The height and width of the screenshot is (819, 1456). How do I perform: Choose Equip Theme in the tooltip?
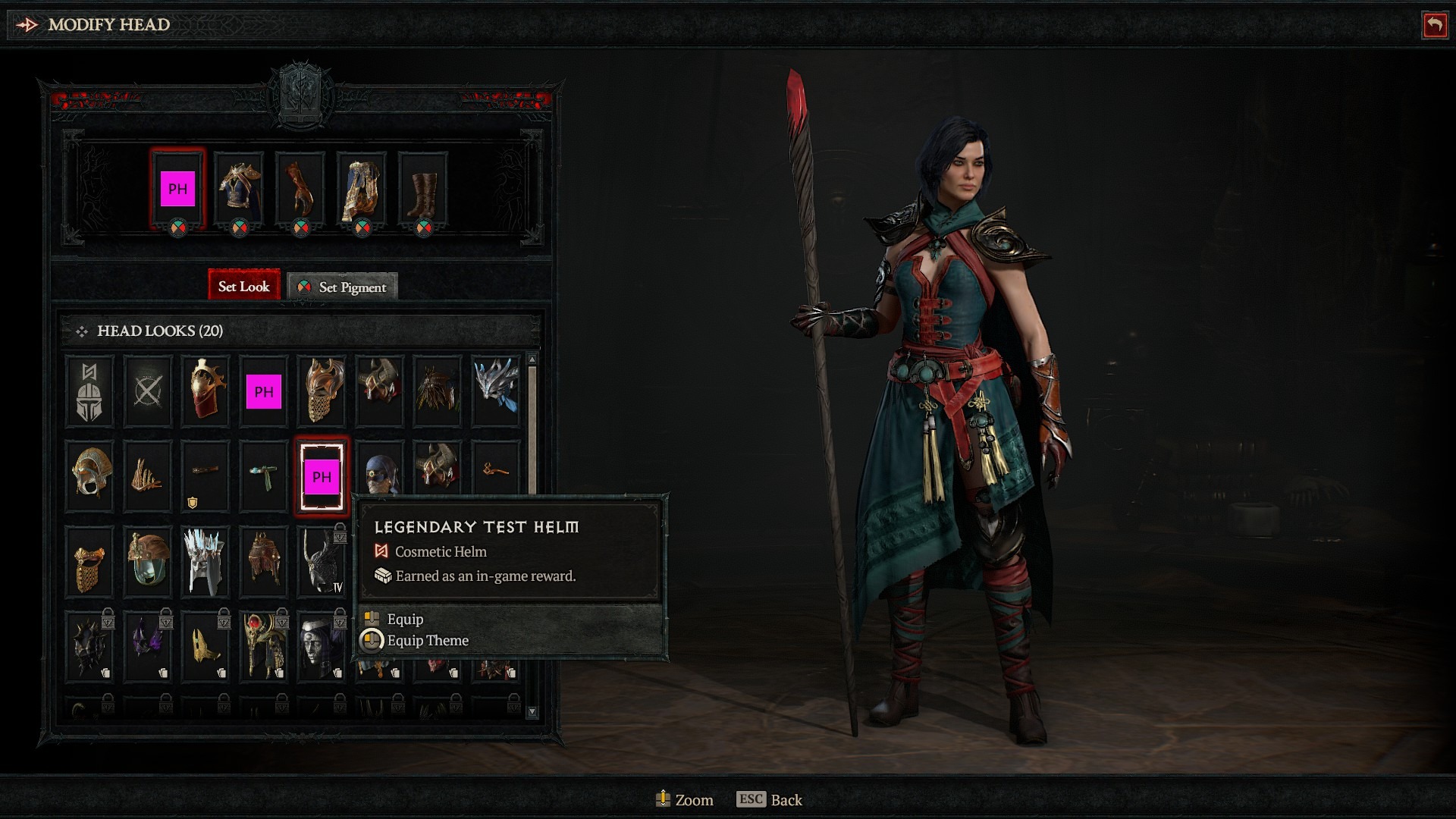click(427, 641)
